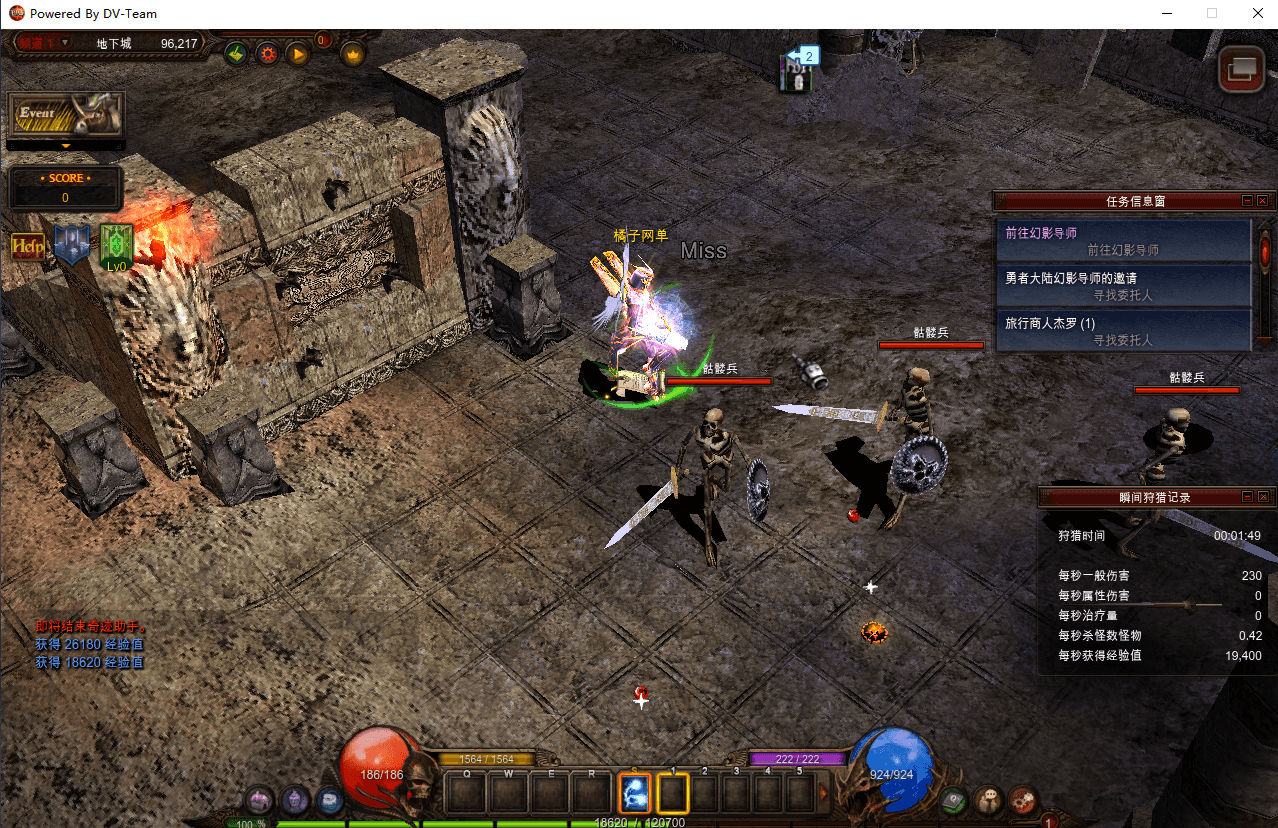Open the gold crown icon
The image size is (1278, 828).
pyautogui.click(x=352, y=54)
